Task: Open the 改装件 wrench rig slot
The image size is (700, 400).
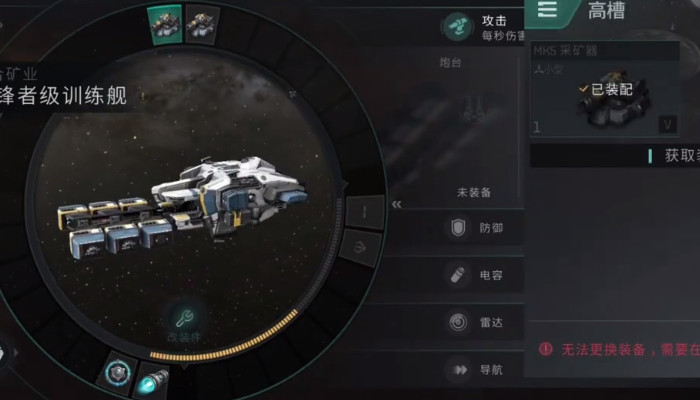Action: [184, 322]
